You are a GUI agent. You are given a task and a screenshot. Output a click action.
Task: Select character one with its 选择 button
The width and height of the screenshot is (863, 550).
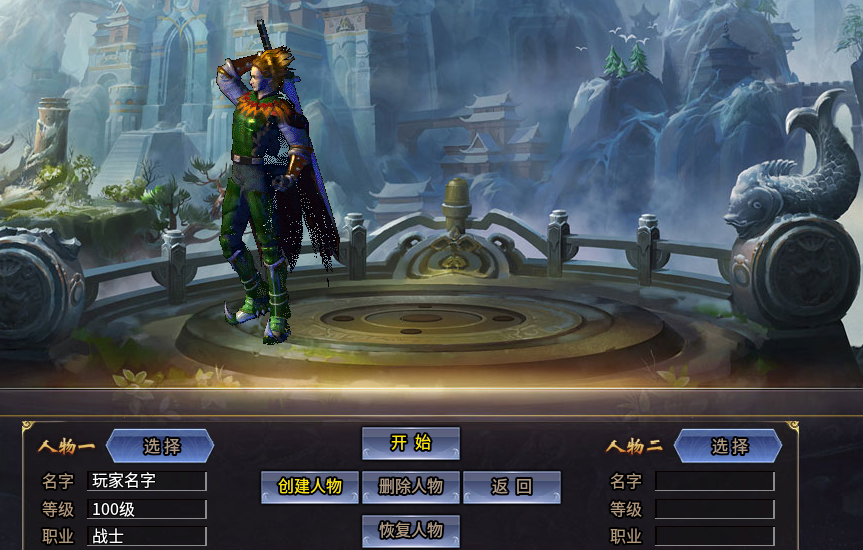tap(160, 446)
